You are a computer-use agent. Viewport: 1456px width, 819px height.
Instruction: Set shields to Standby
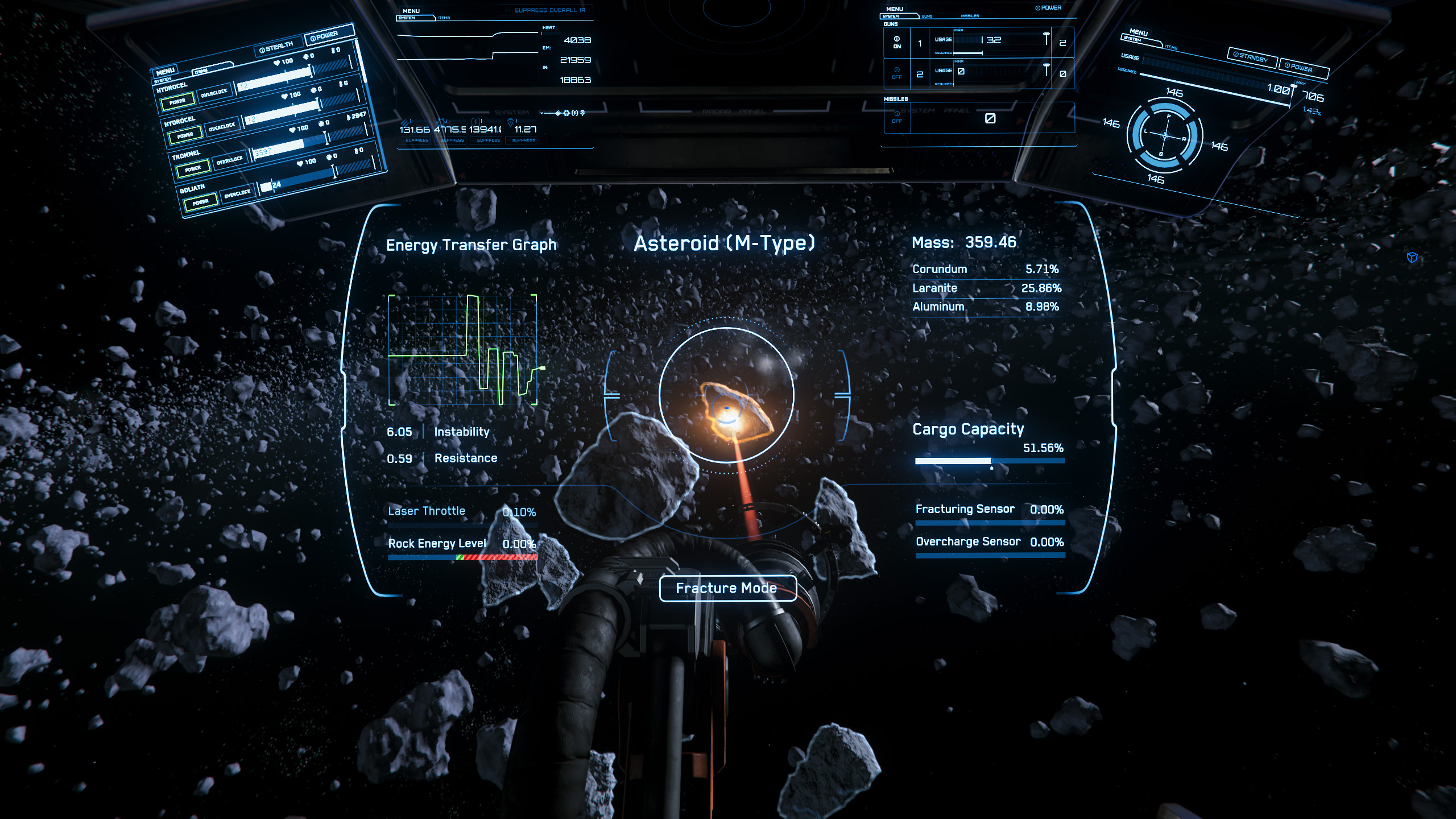click(x=1252, y=57)
